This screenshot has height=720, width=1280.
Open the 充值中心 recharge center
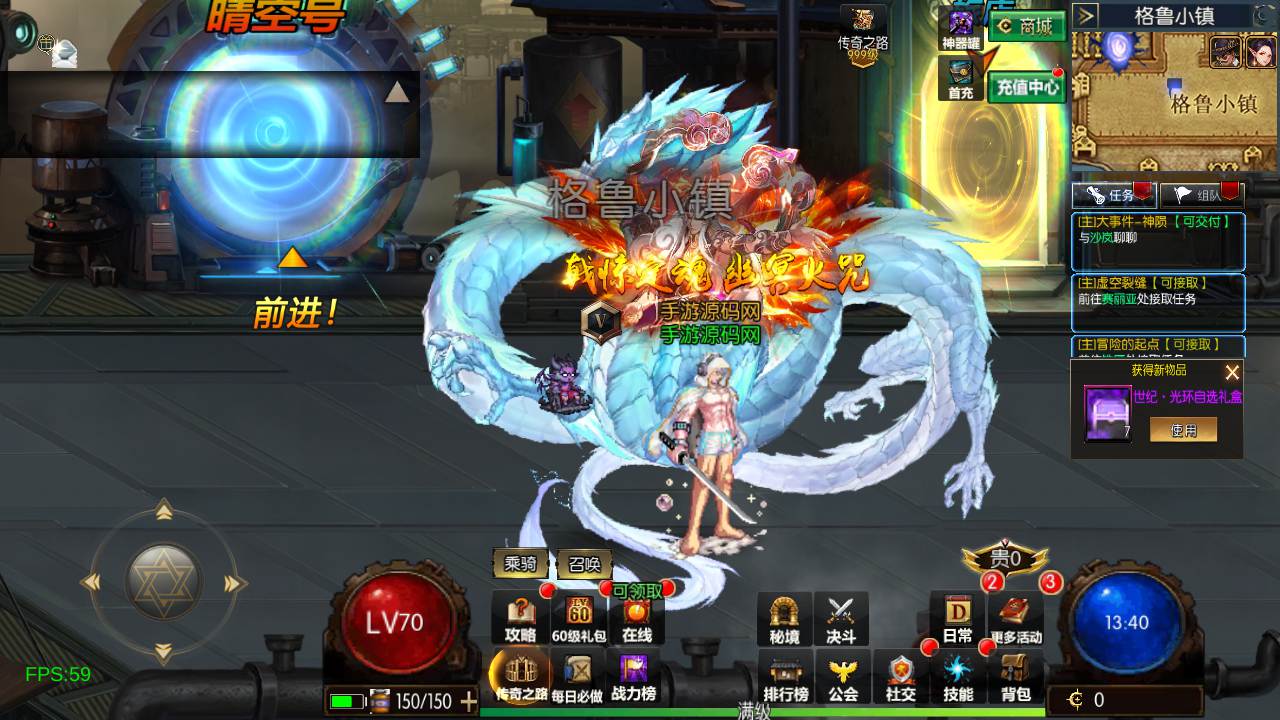click(x=1026, y=87)
